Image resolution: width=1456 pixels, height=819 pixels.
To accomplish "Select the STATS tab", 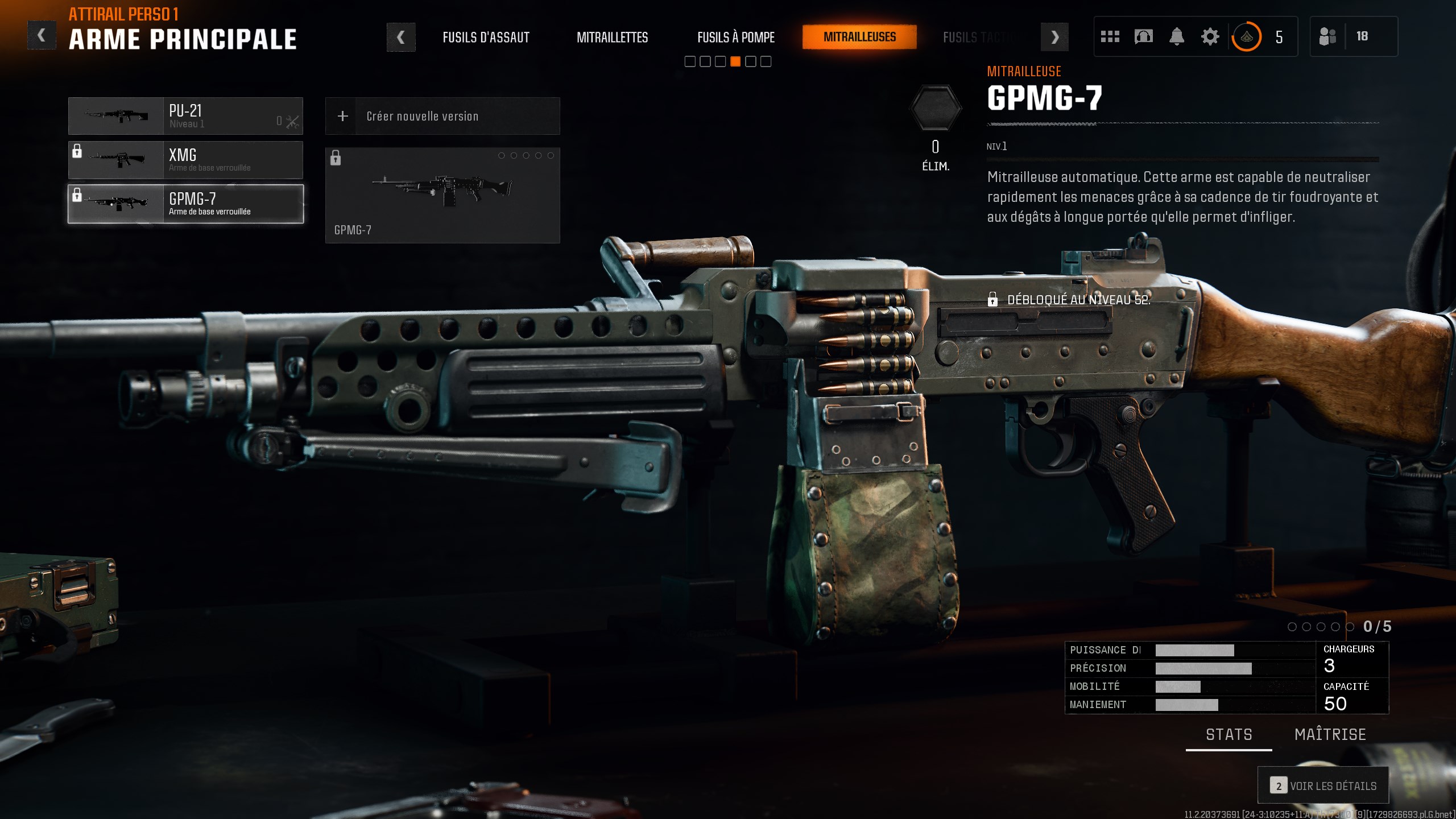I will pyautogui.click(x=1230, y=734).
